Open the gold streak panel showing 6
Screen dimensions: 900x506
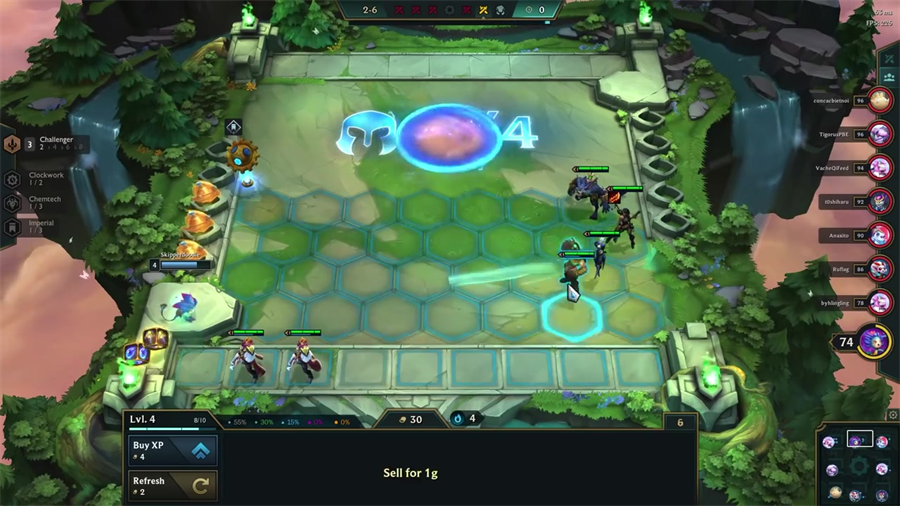[681, 423]
